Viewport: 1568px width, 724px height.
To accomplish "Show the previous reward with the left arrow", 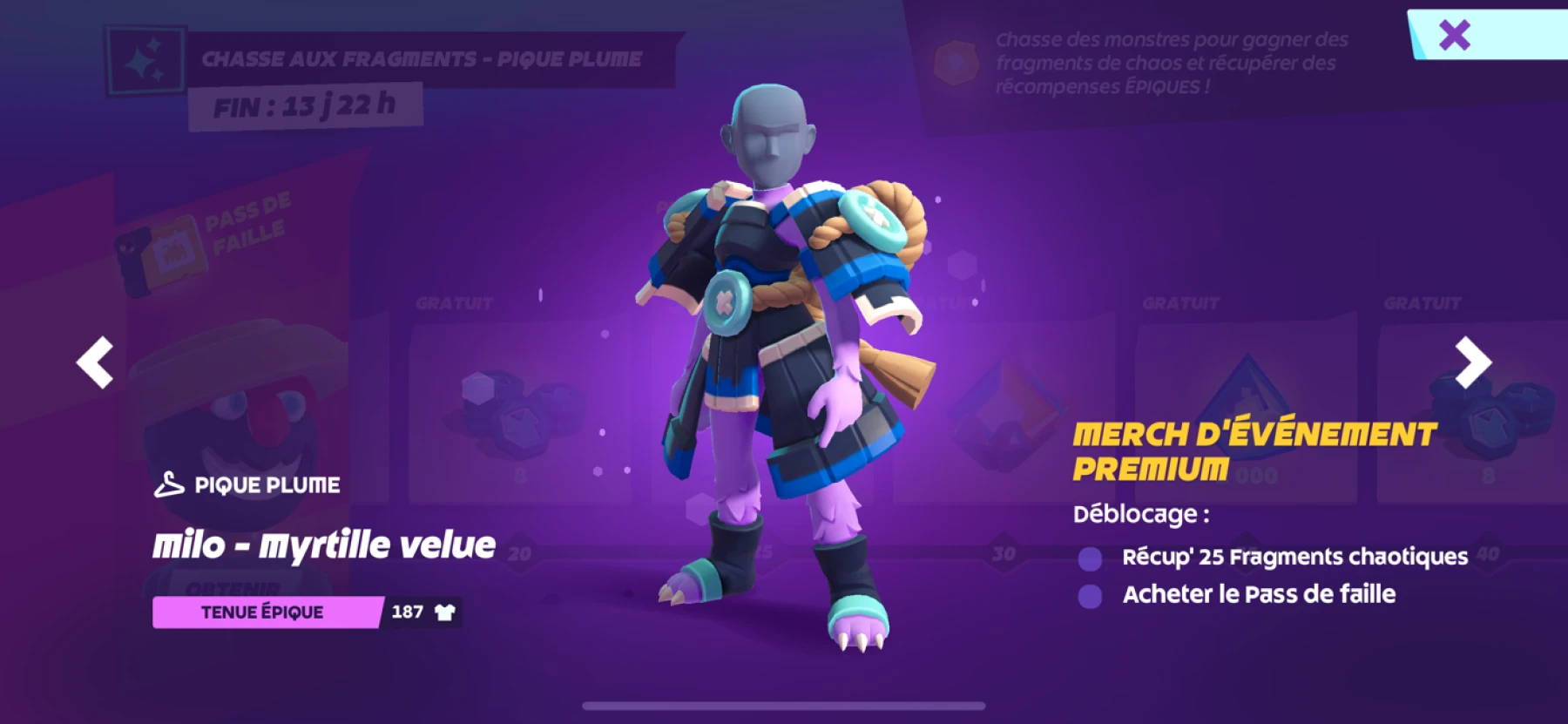I will (95, 362).
